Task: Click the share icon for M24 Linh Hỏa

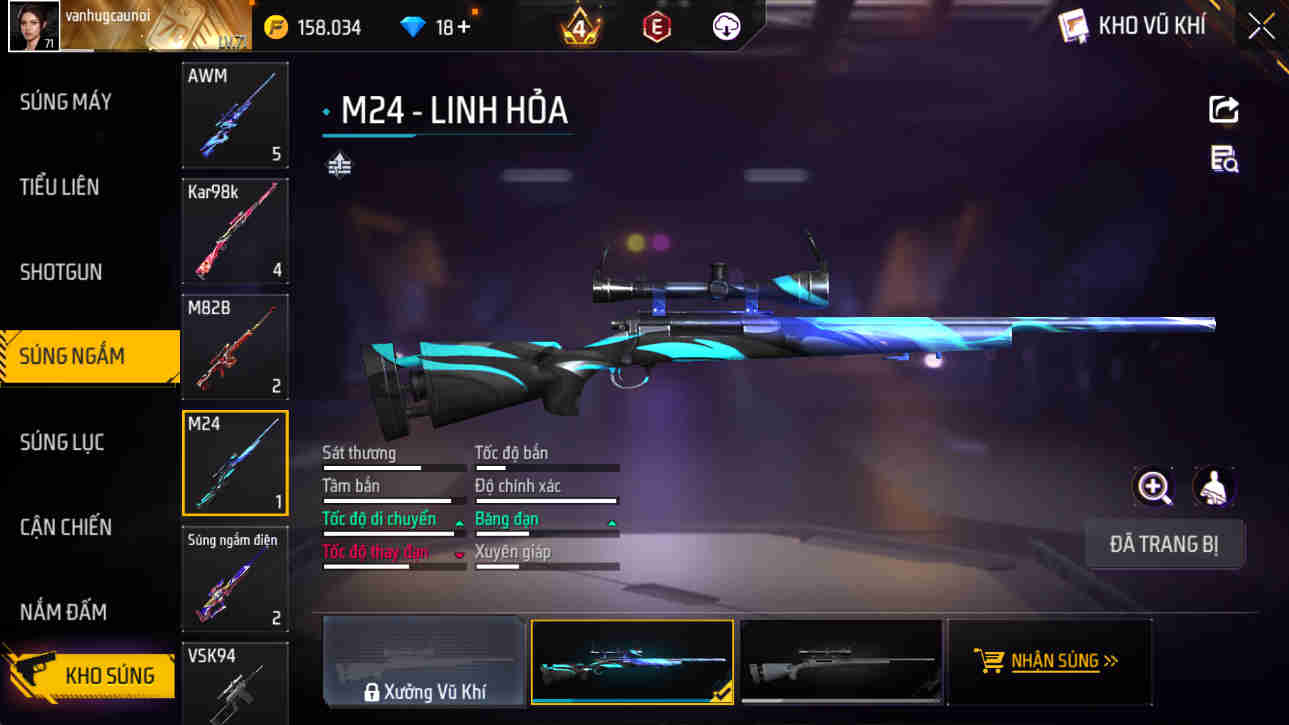Action: (x=1222, y=109)
